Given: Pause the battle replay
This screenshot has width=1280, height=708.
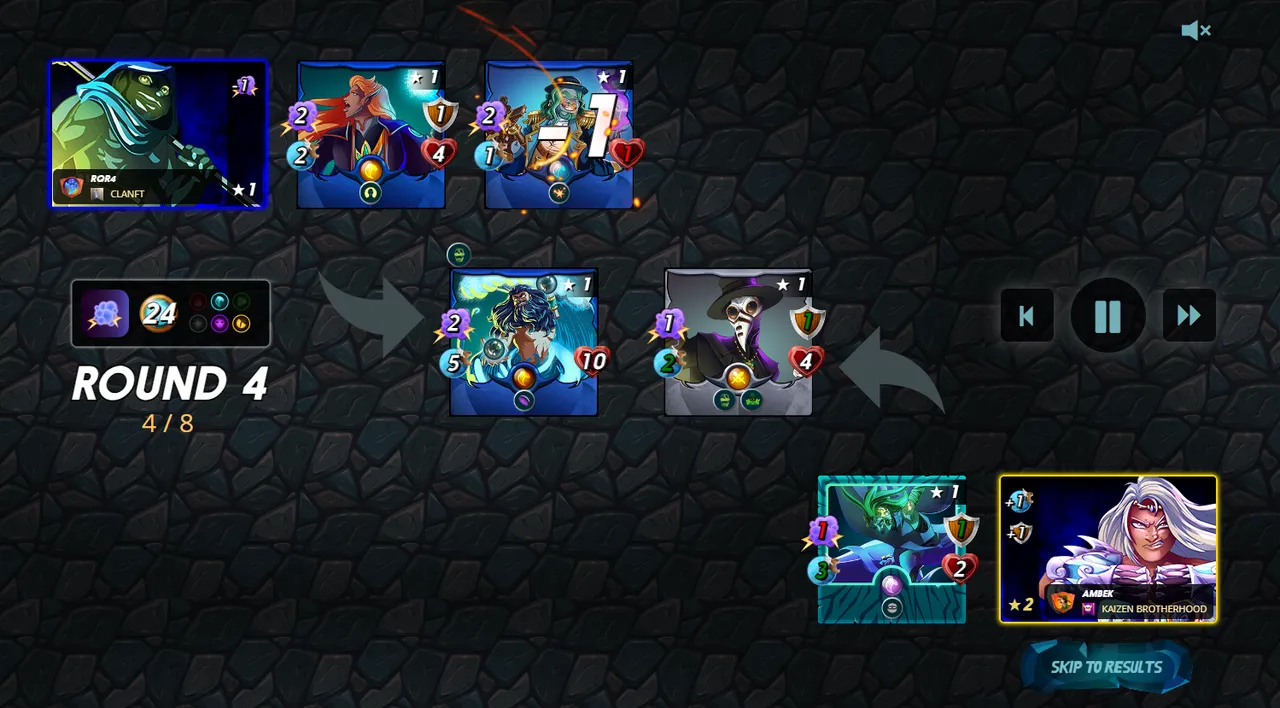Looking at the screenshot, I should pos(1108,316).
